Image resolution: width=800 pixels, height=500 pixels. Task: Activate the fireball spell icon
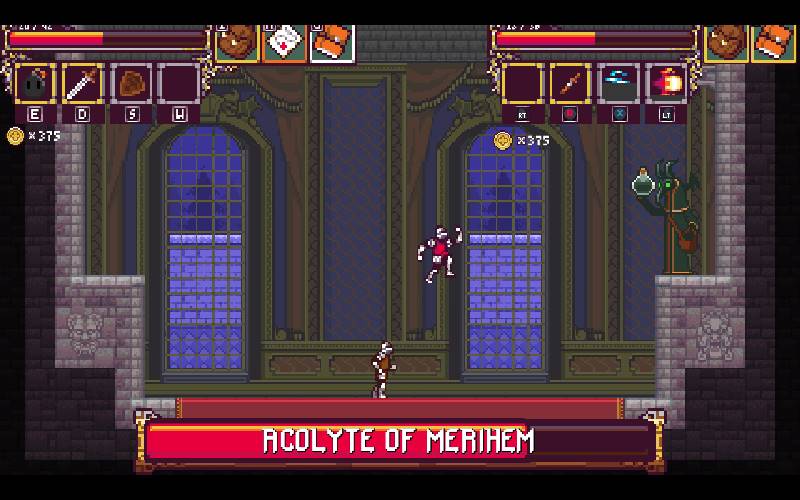(x=666, y=84)
